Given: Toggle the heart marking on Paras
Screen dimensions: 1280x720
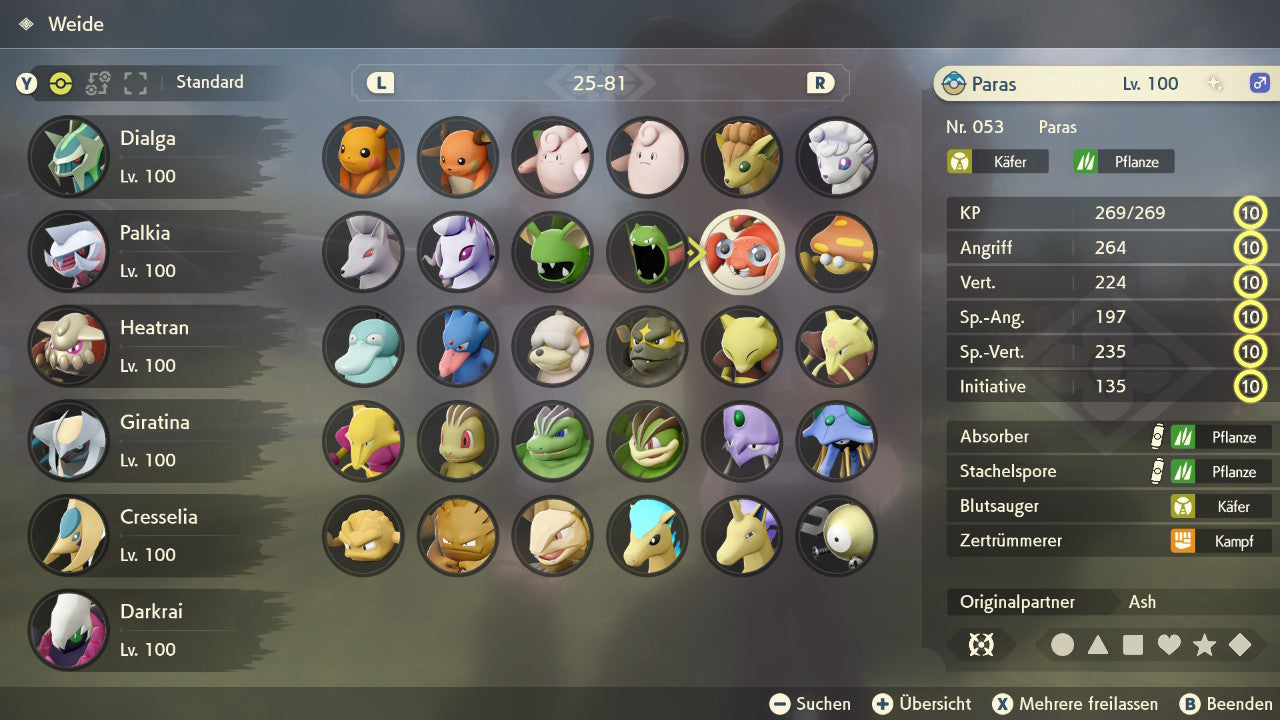Looking at the screenshot, I should (x=1169, y=645).
